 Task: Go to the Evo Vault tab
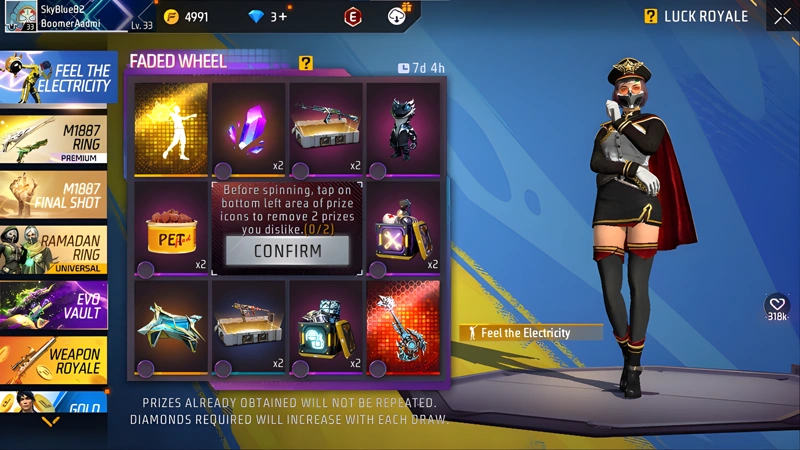58,306
